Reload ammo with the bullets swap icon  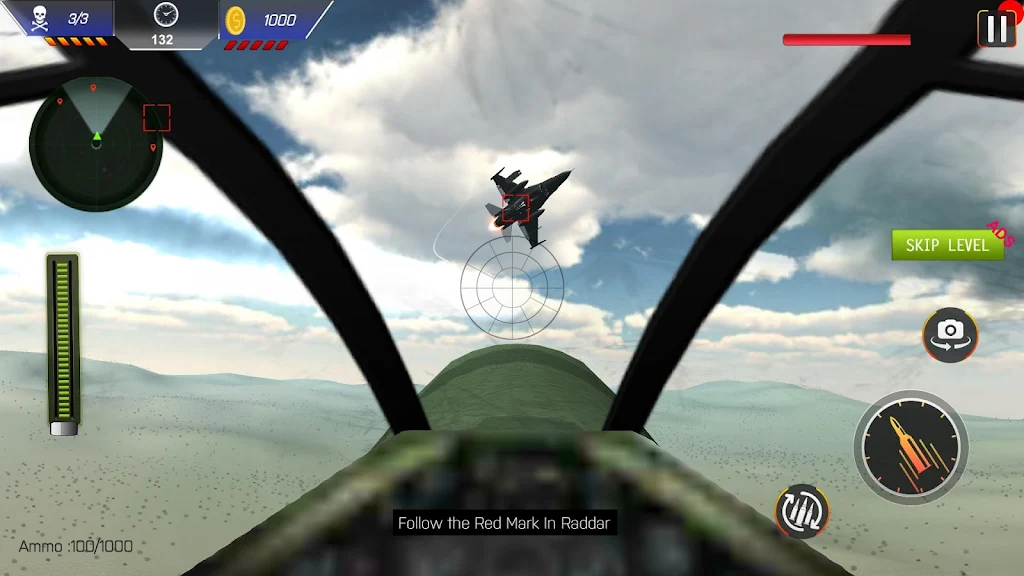click(x=802, y=511)
